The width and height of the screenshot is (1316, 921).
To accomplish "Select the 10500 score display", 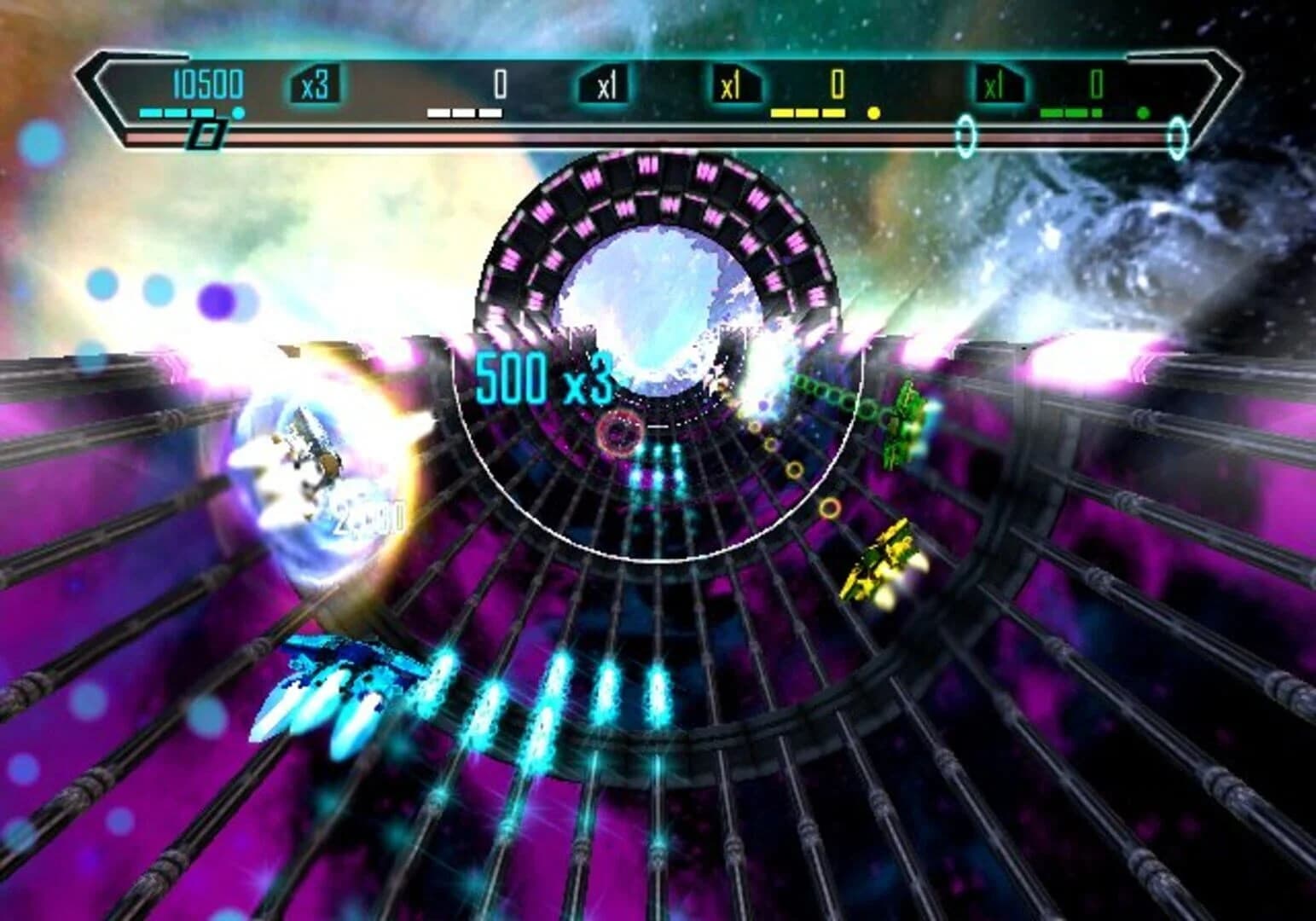I will [x=207, y=81].
